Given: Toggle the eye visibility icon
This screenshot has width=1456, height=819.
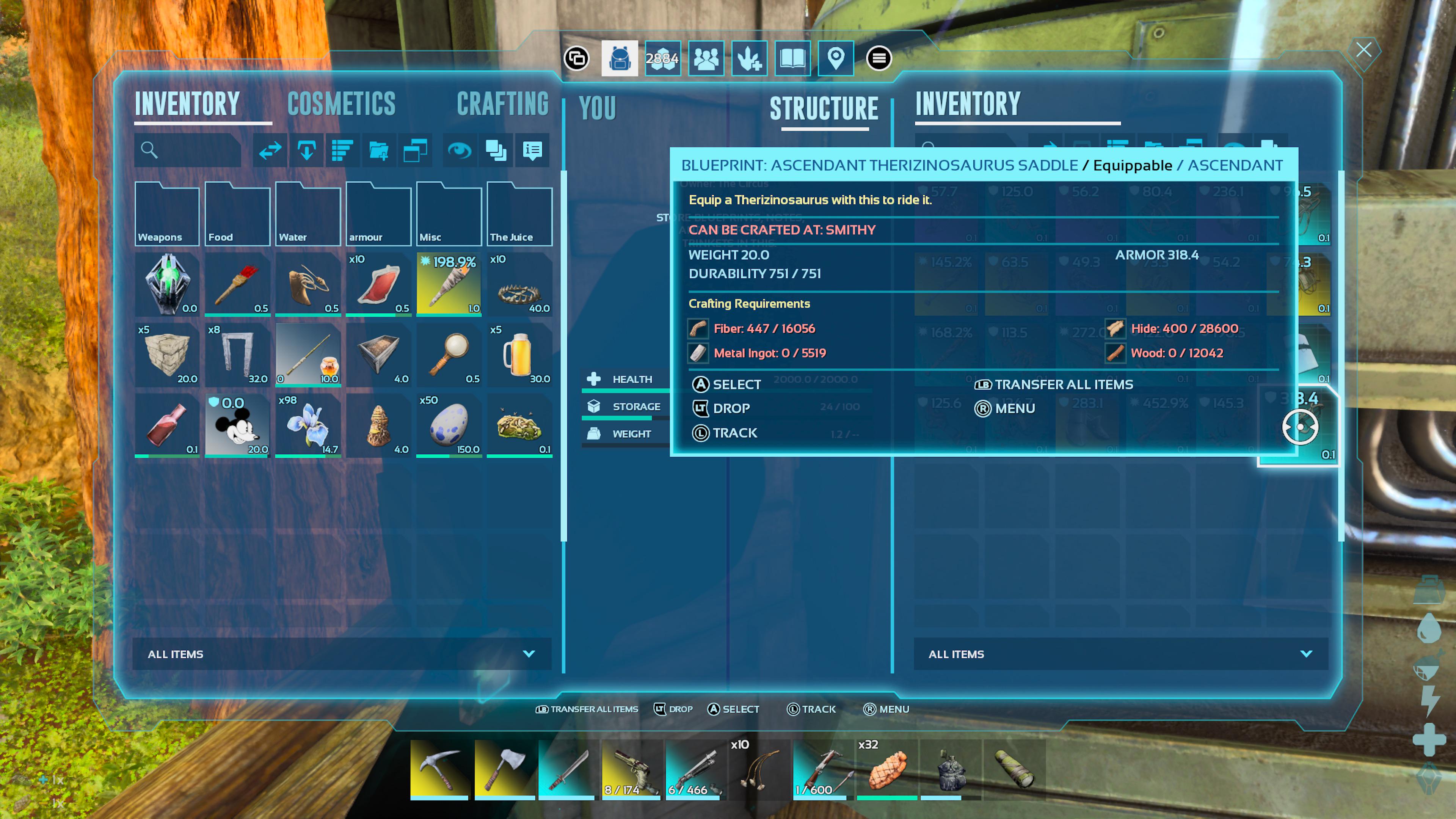Looking at the screenshot, I should click(x=460, y=151).
